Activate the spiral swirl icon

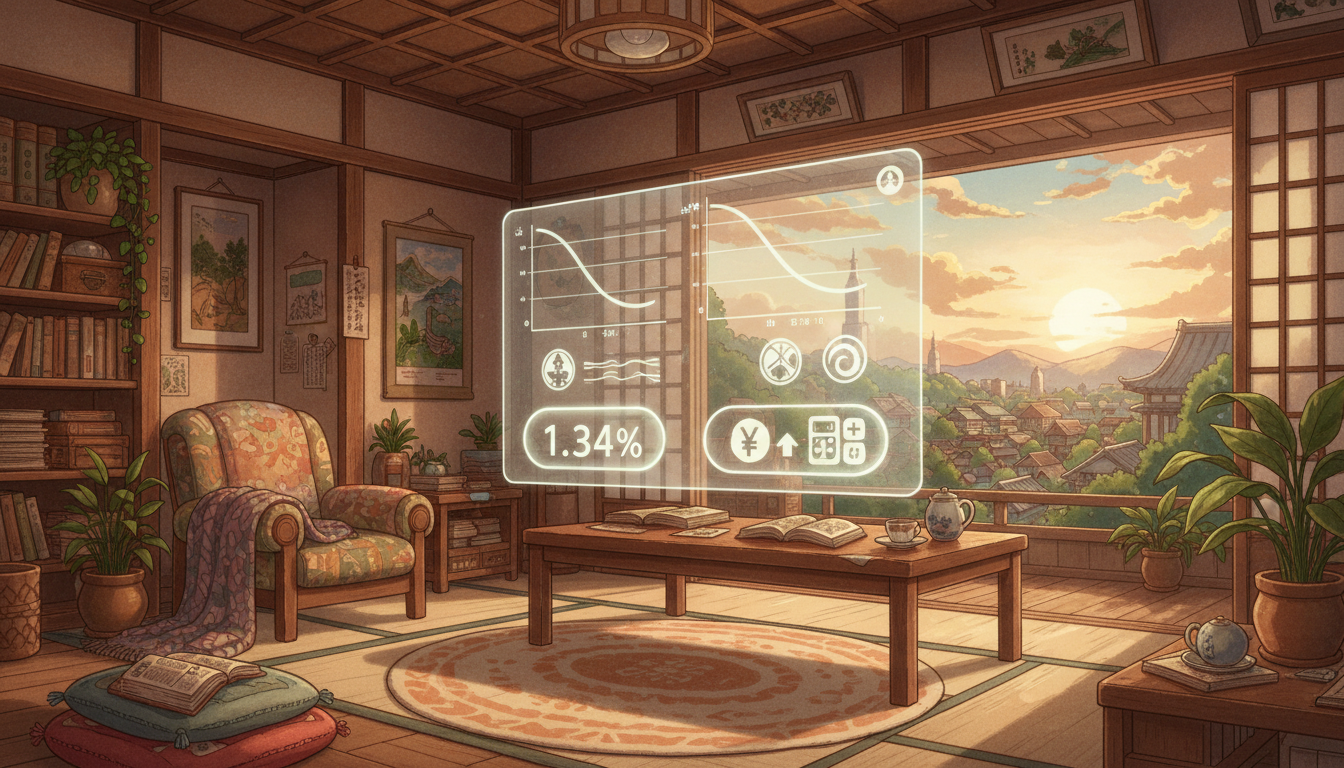[844, 361]
